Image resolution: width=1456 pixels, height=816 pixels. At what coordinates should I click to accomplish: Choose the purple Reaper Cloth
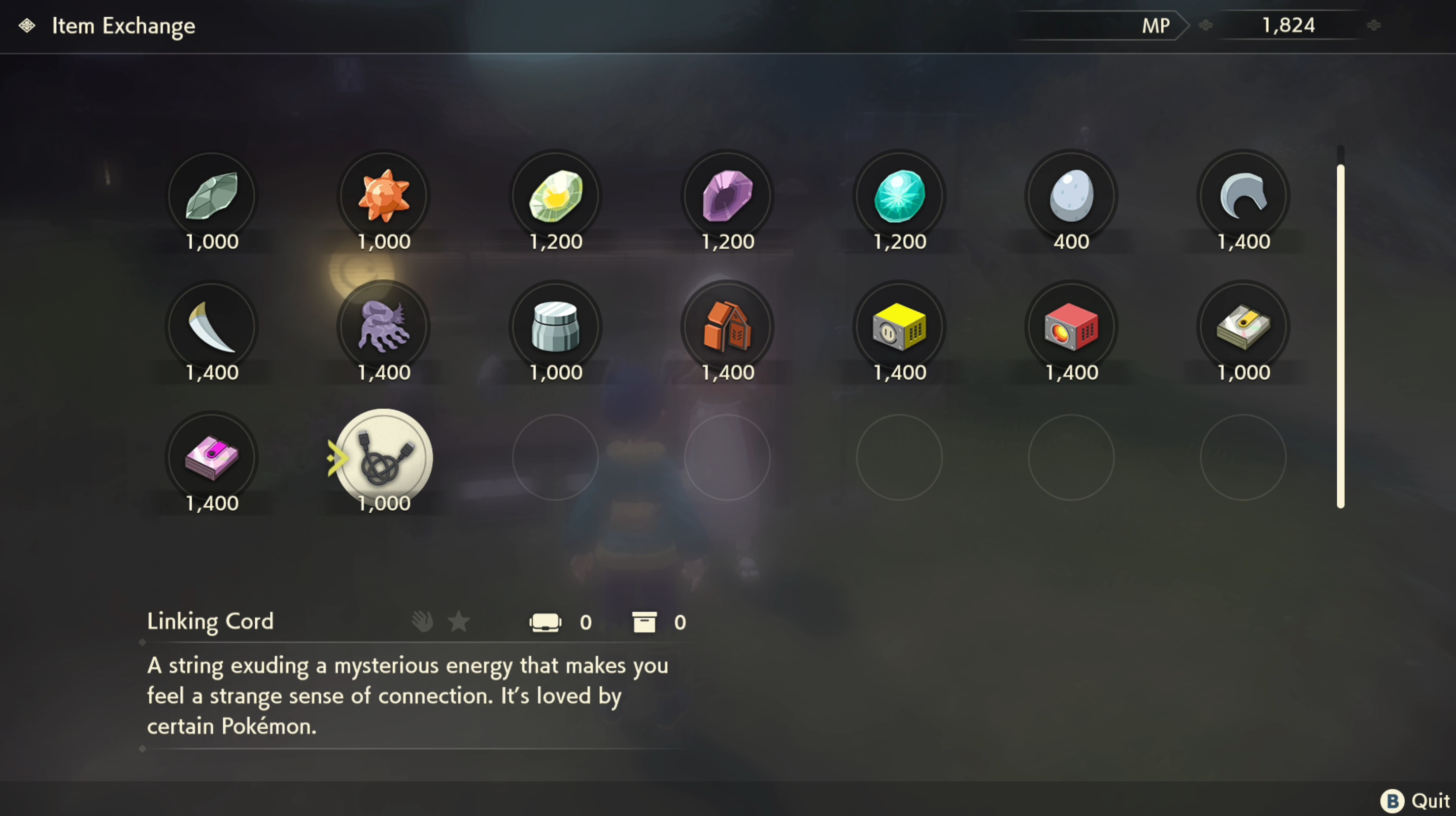point(384,327)
